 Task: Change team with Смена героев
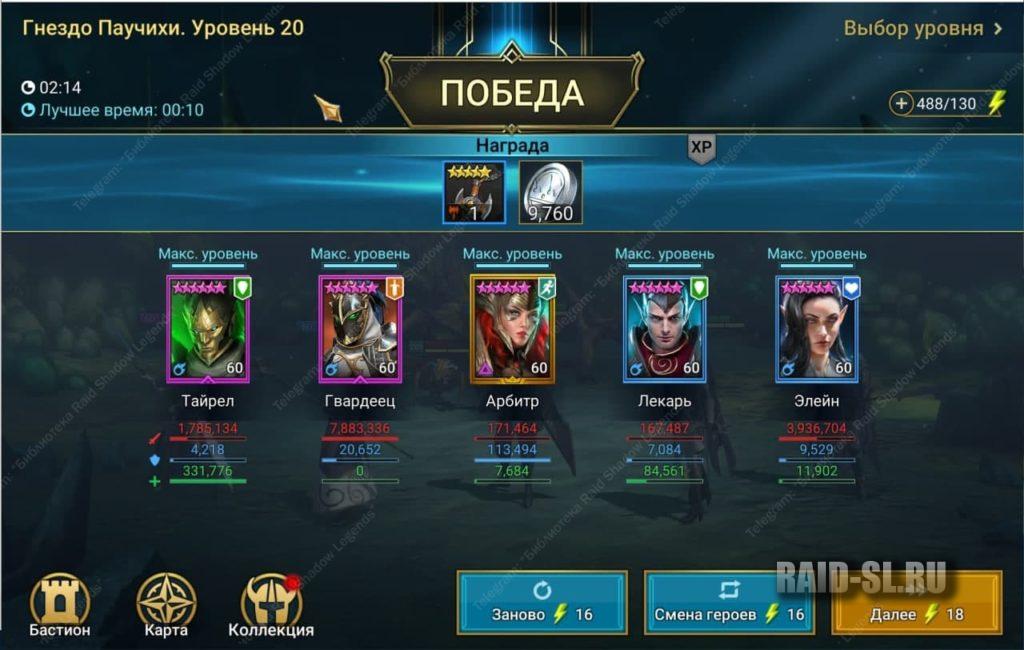pyautogui.click(x=729, y=603)
